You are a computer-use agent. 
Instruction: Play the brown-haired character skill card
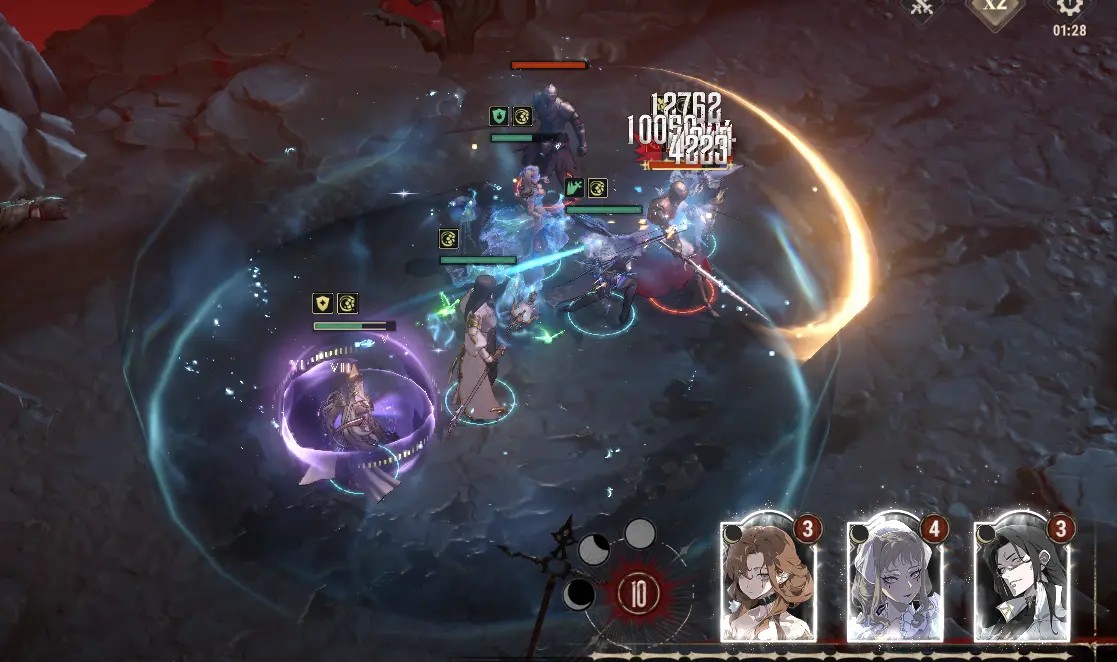[768, 580]
